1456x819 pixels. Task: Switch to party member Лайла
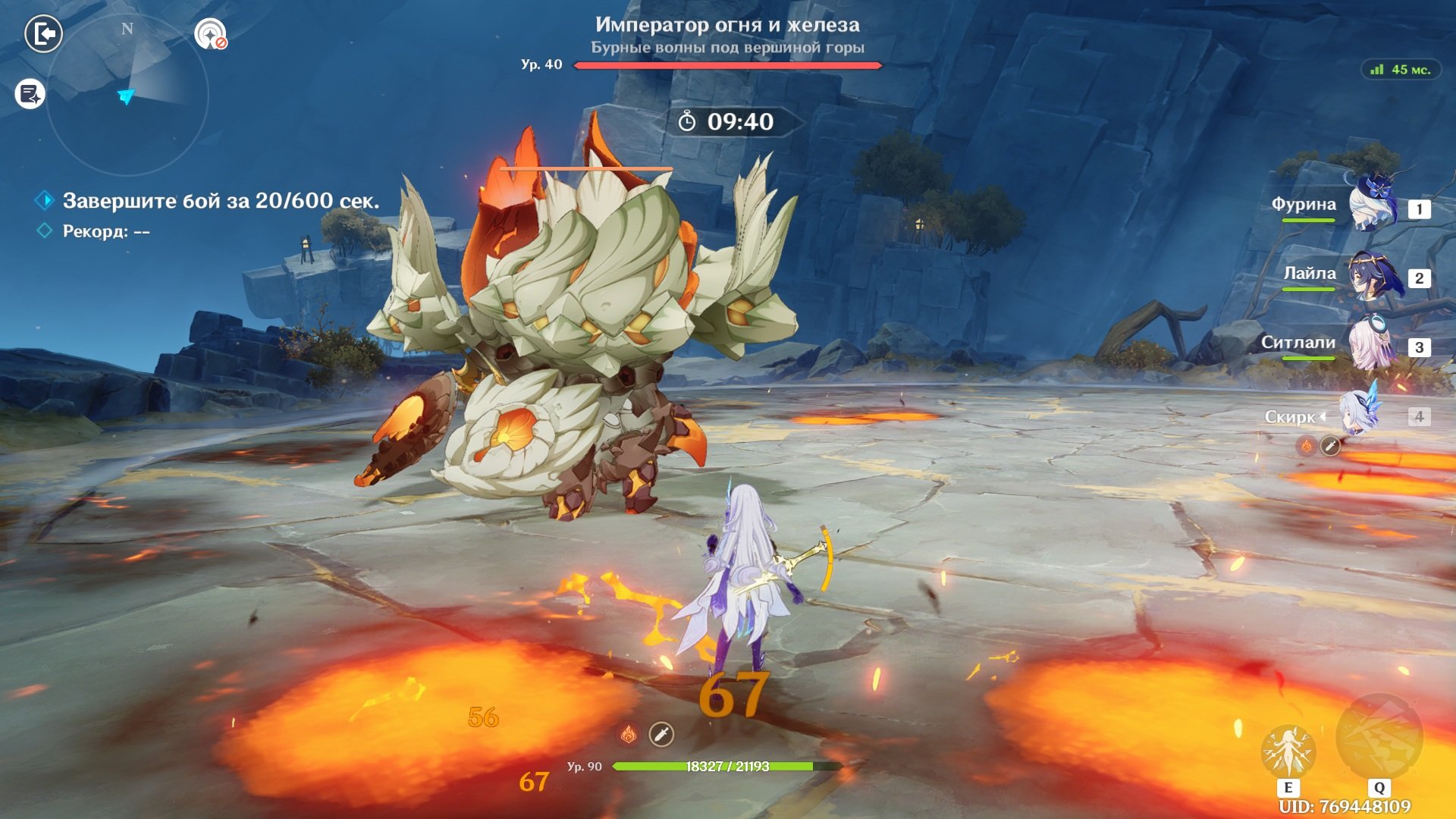(x=1371, y=275)
